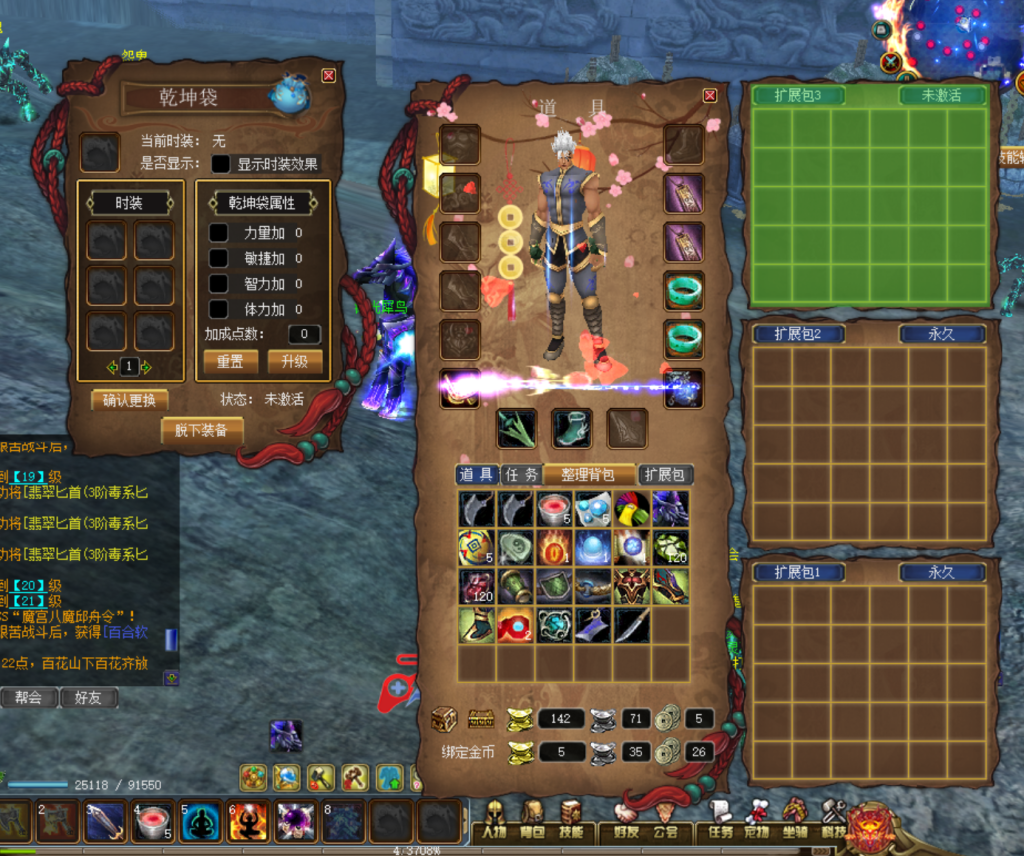Click the 脱下装备 button

coord(201,430)
